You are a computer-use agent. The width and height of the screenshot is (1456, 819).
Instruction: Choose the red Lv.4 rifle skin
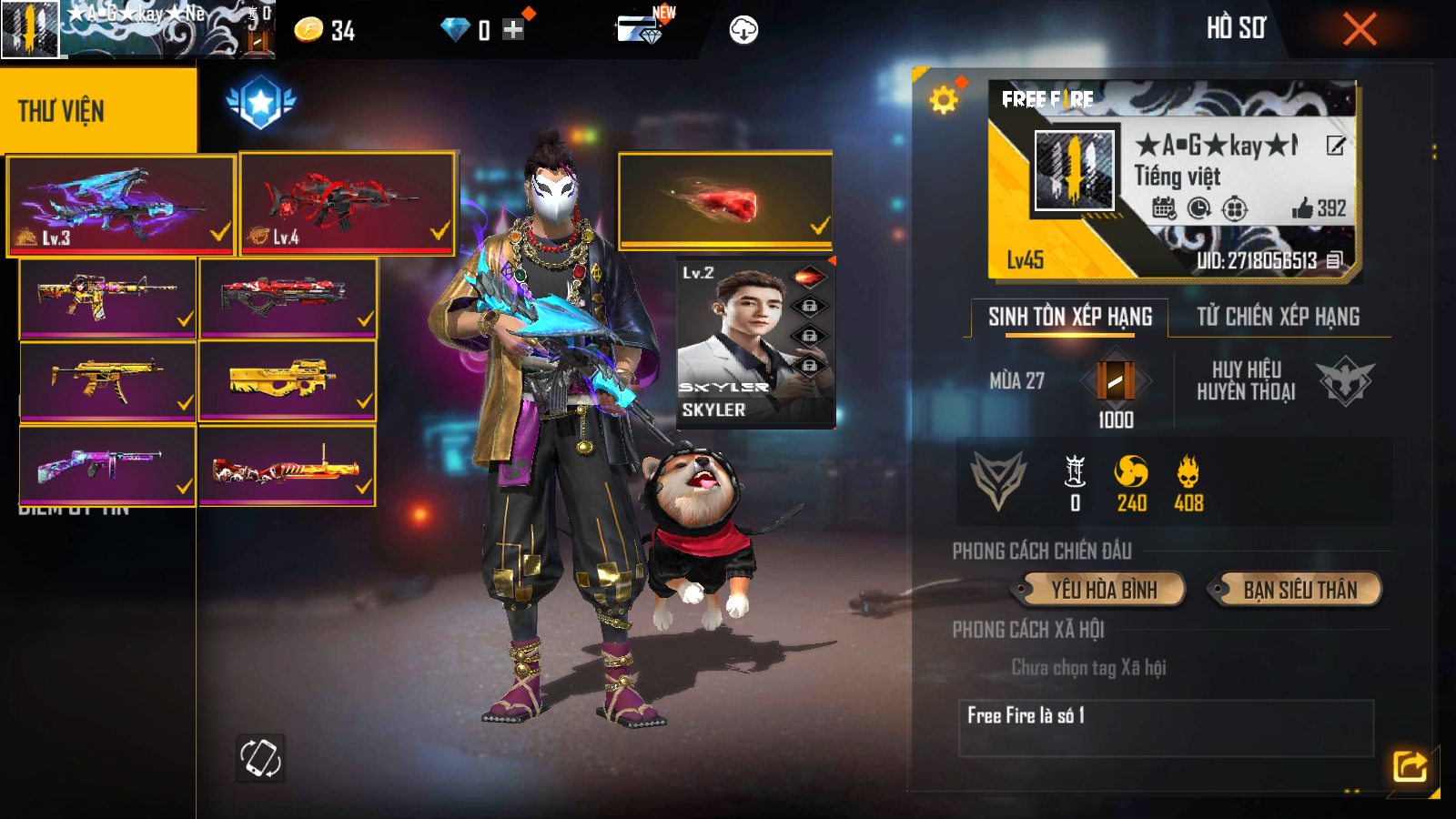tap(348, 204)
